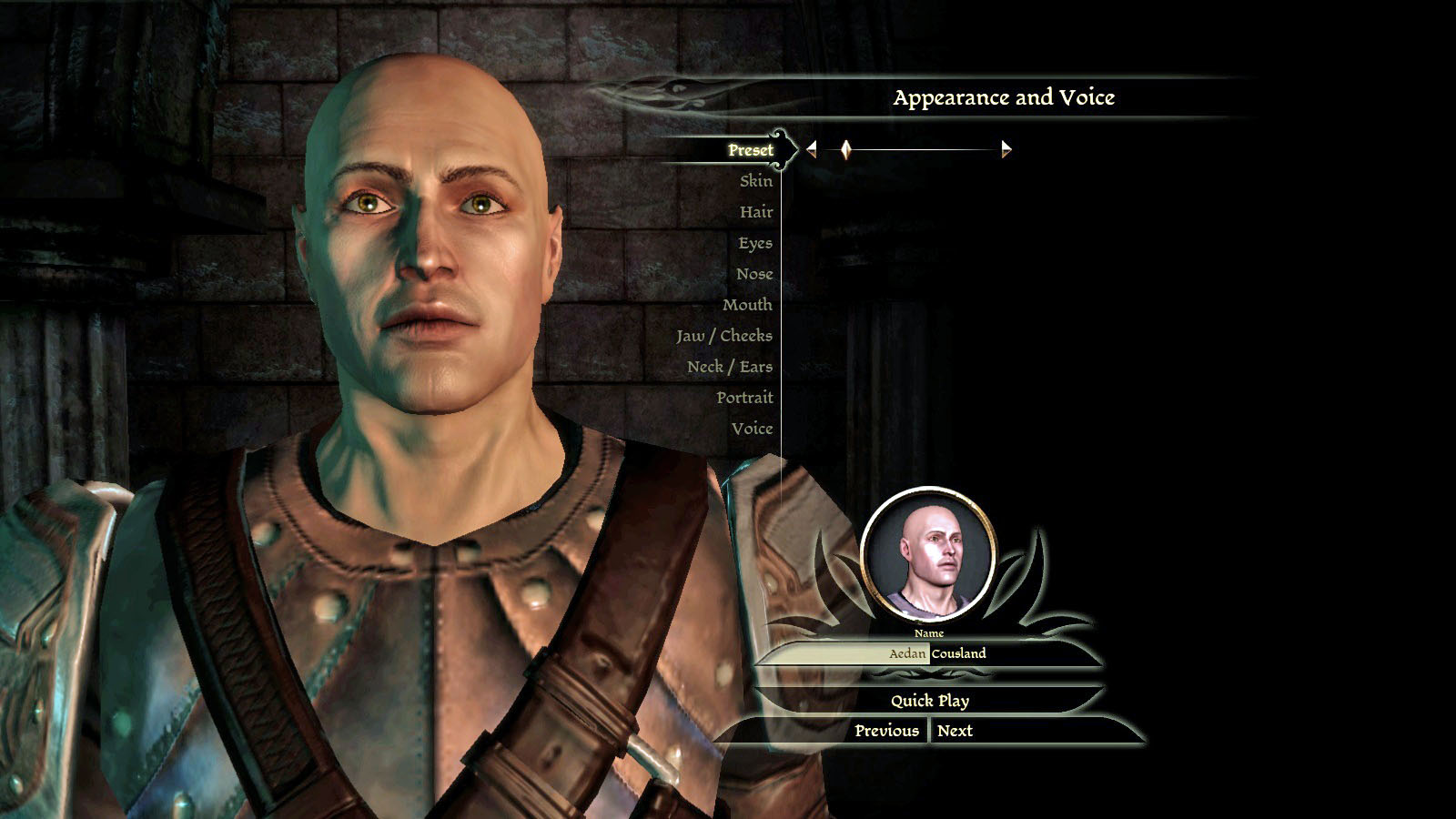Choose the Eyes category

(754, 243)
